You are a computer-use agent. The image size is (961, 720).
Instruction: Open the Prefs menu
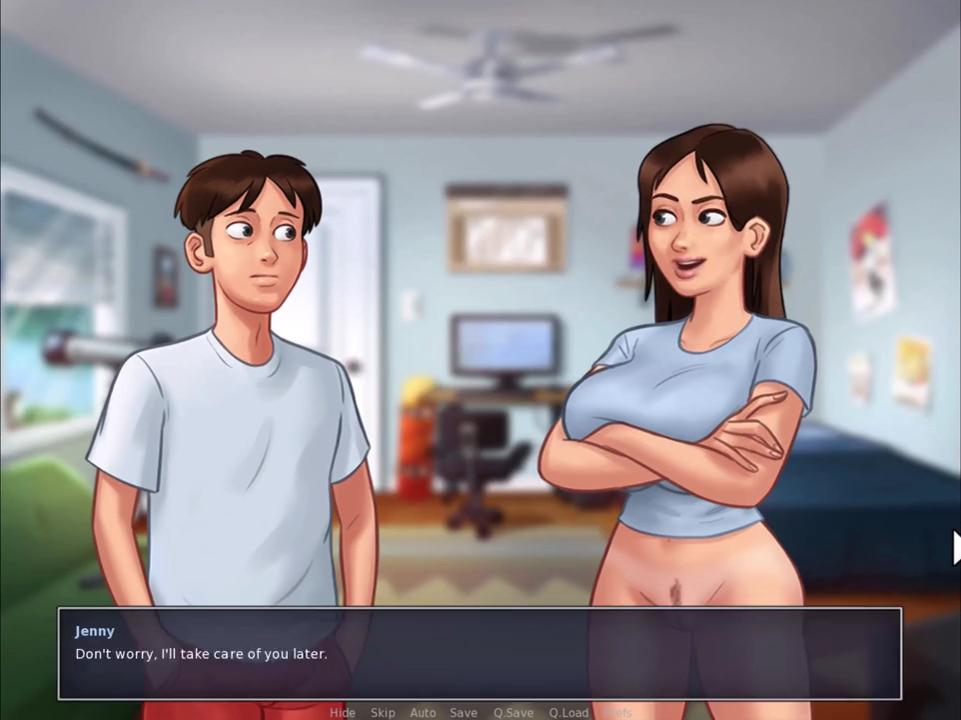click(619, 712)
